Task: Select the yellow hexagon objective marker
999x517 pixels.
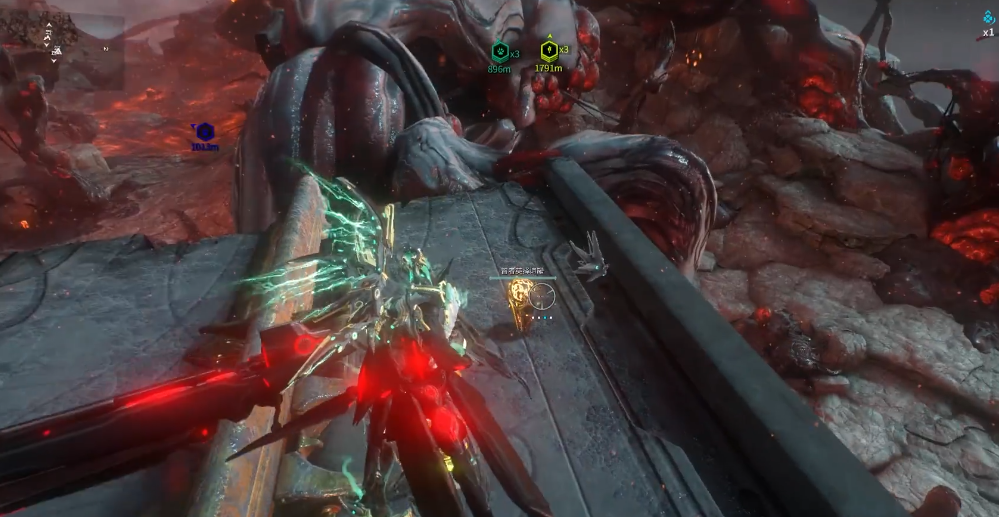Action: click(549, 49)
